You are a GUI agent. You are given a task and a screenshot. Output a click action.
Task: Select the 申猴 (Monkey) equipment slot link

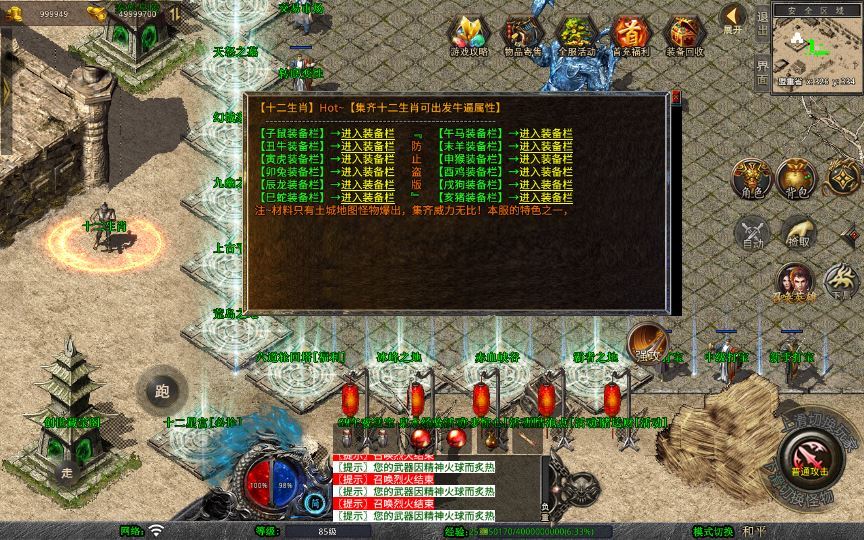point(545,159)
